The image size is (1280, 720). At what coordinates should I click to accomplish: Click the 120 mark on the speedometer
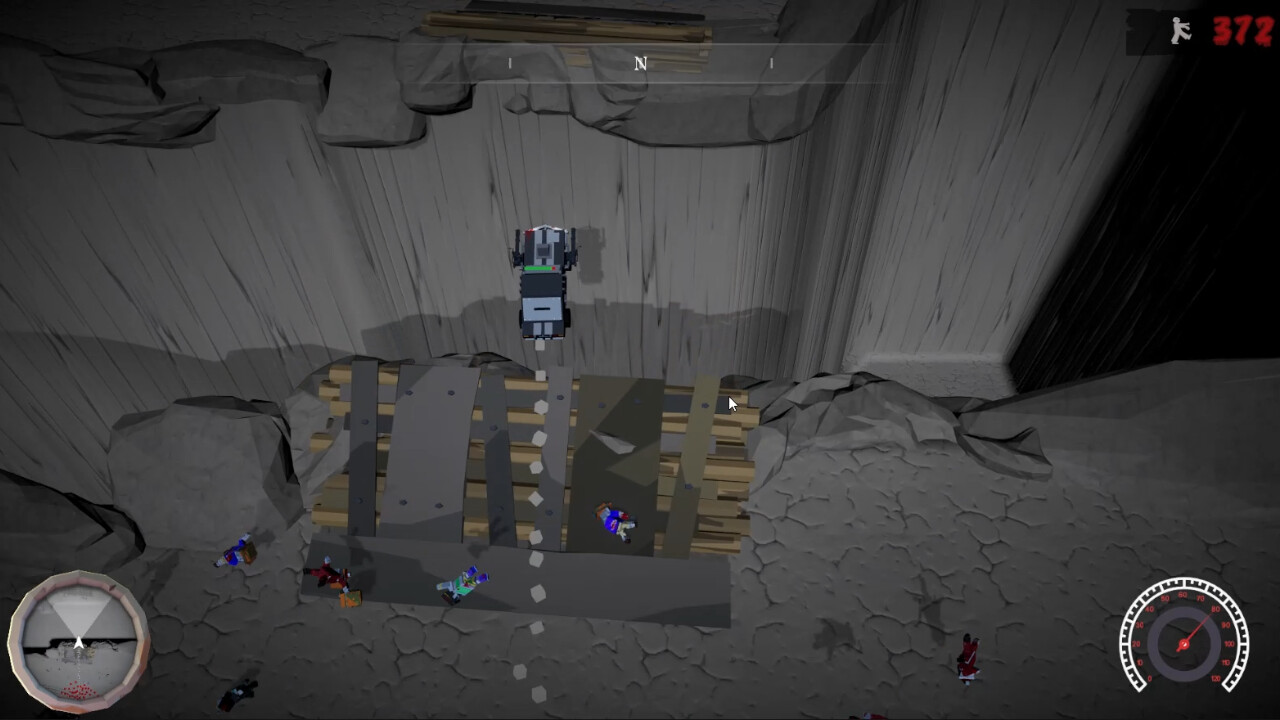1216,677
